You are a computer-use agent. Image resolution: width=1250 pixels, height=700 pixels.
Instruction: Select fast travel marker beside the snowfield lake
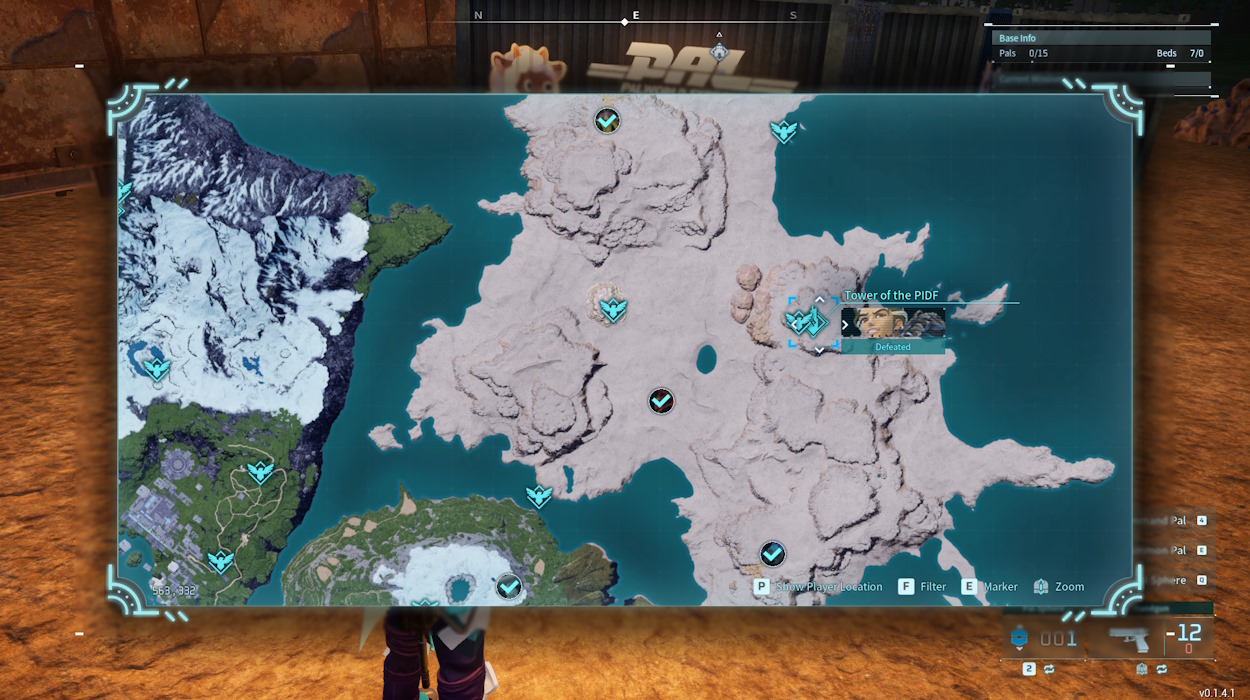[x=157, y=368]
